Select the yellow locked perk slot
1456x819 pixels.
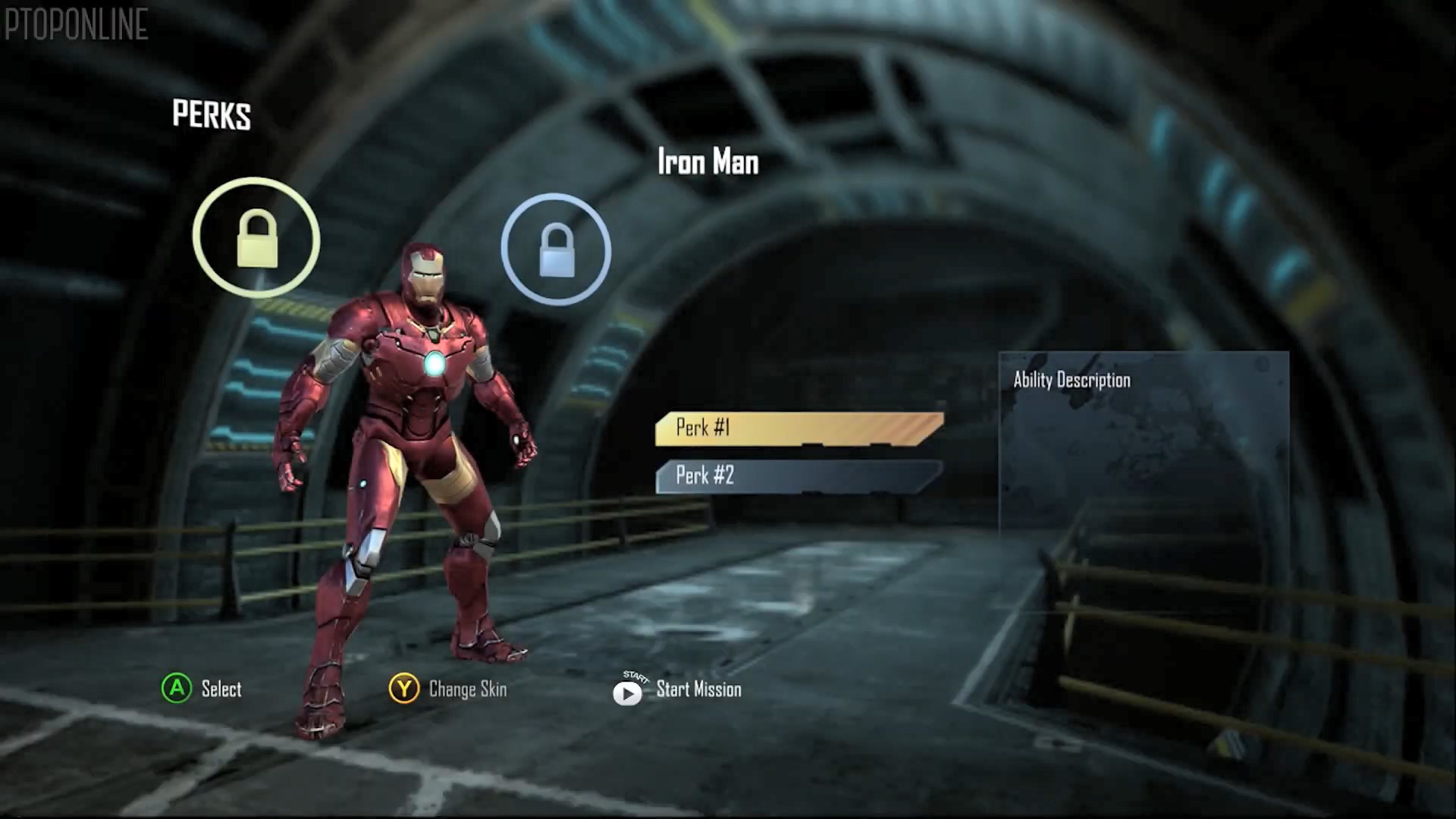tap(256, 238)
